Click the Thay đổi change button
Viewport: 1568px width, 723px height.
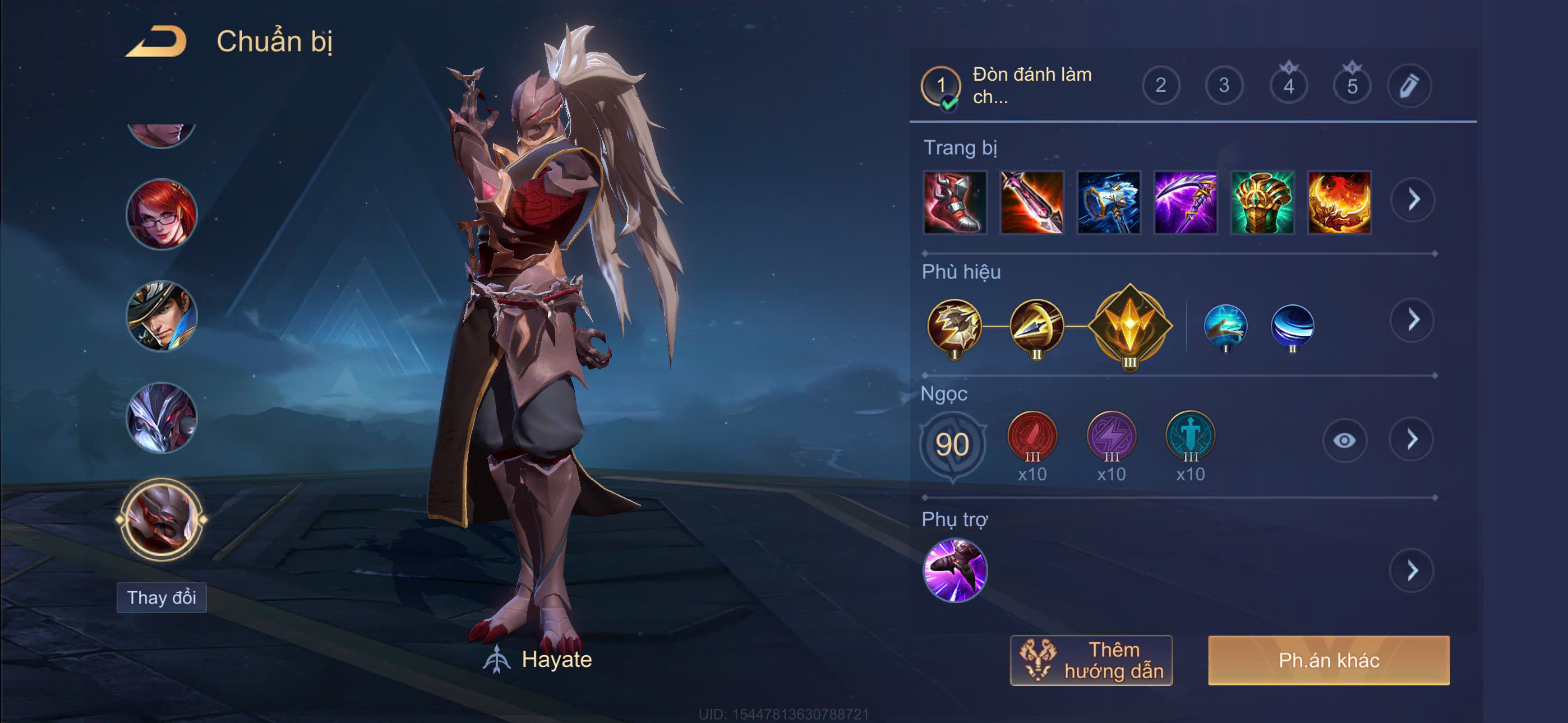(162, 597)
